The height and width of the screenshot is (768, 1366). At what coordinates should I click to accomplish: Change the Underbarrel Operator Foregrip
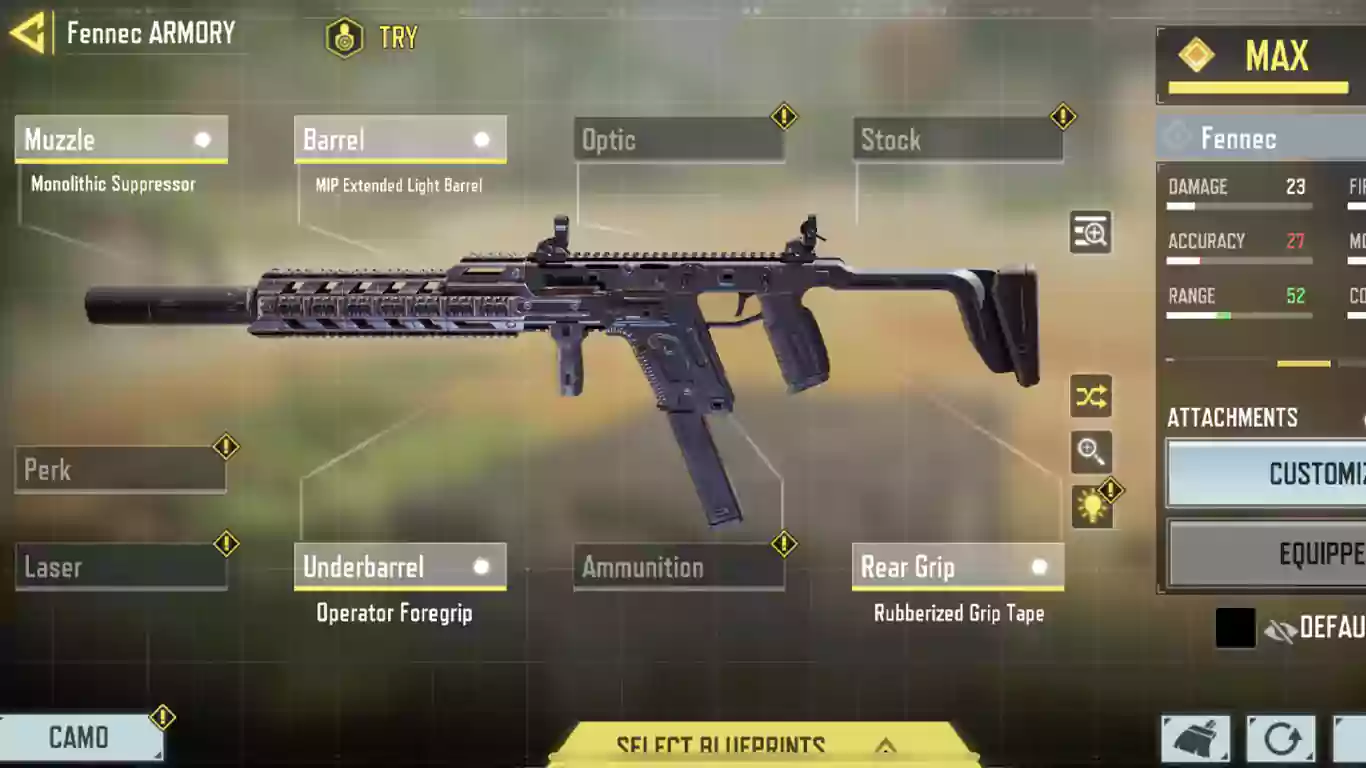click(400, 568)
